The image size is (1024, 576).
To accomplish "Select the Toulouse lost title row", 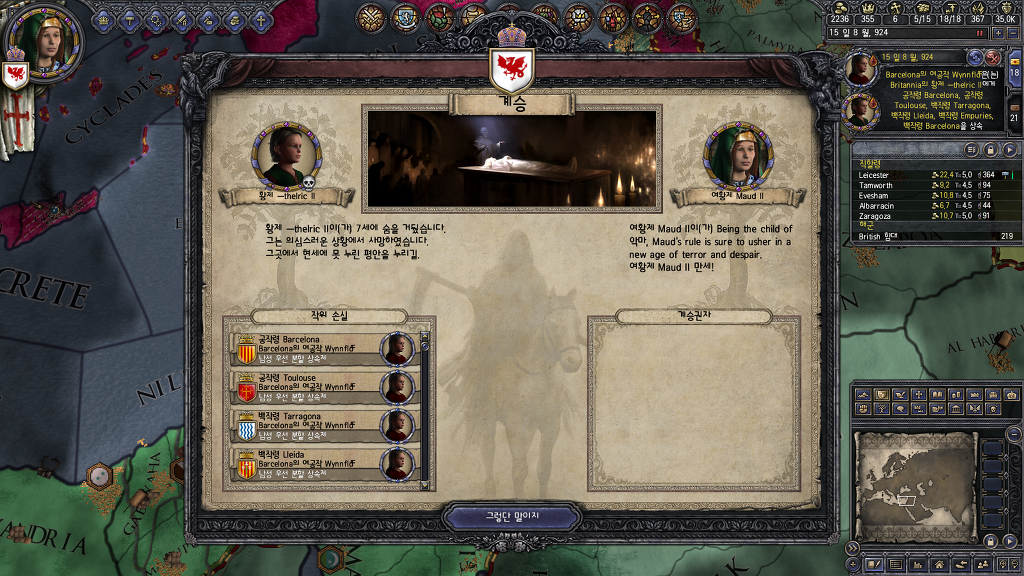I will pos(322,387).
